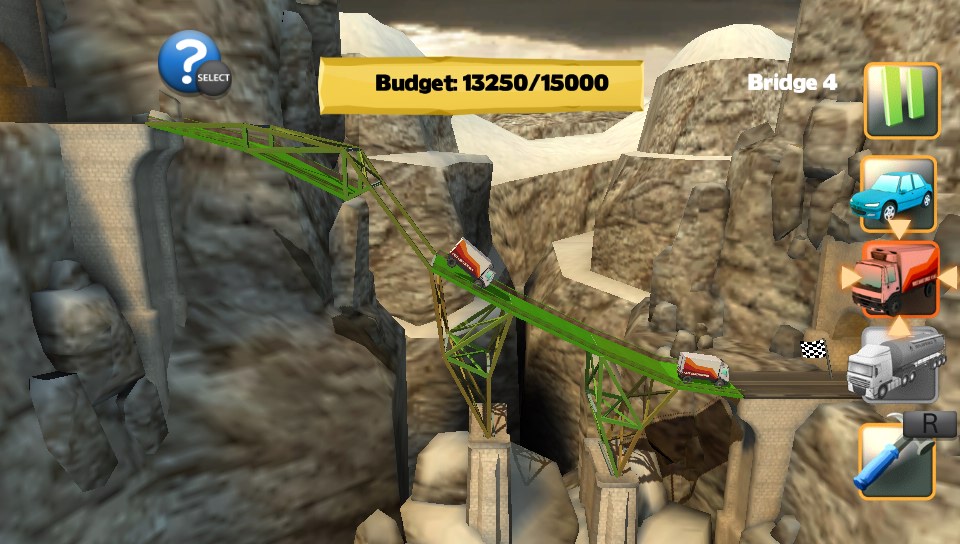Image resolution: width=960 pixels, height=544 pixels.
Task: Return to build mode with the wrench button
Action: (x=895, y=460)
